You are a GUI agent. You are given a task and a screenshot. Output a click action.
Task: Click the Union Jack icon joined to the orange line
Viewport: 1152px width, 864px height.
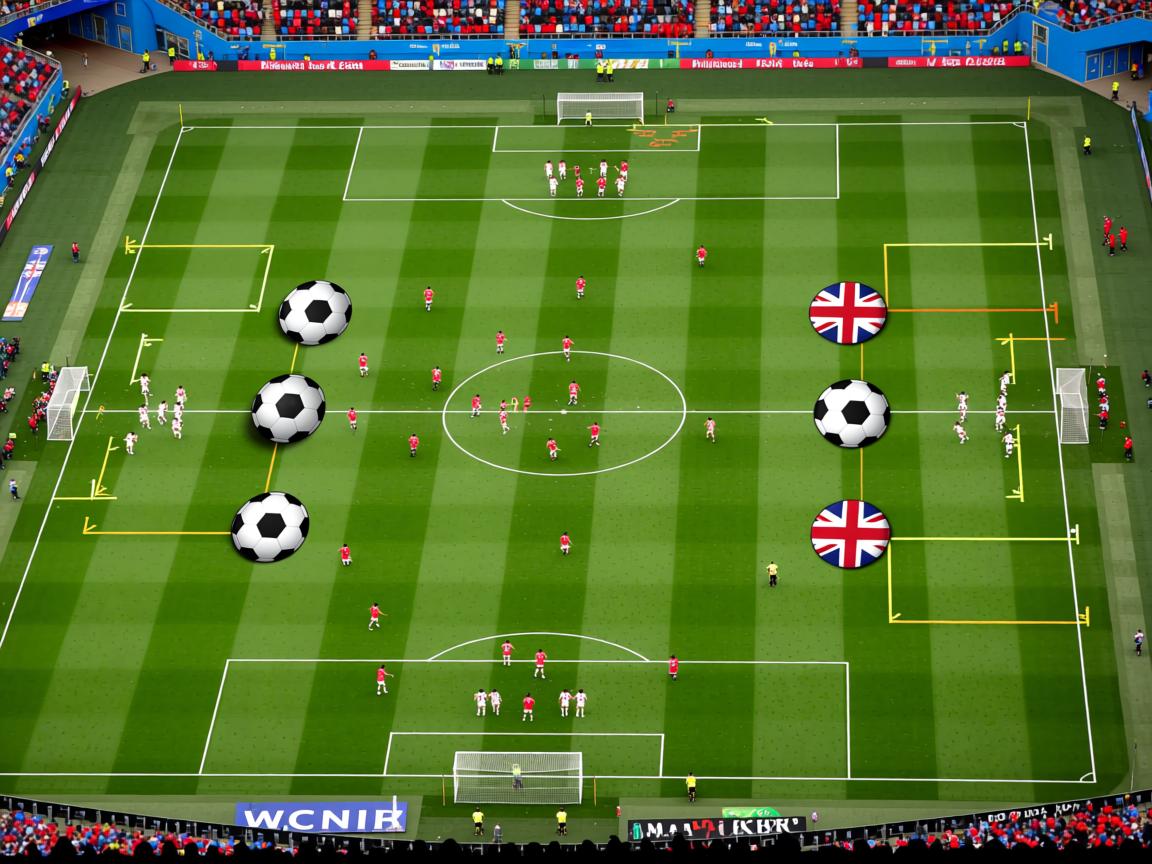coord(848,313)
